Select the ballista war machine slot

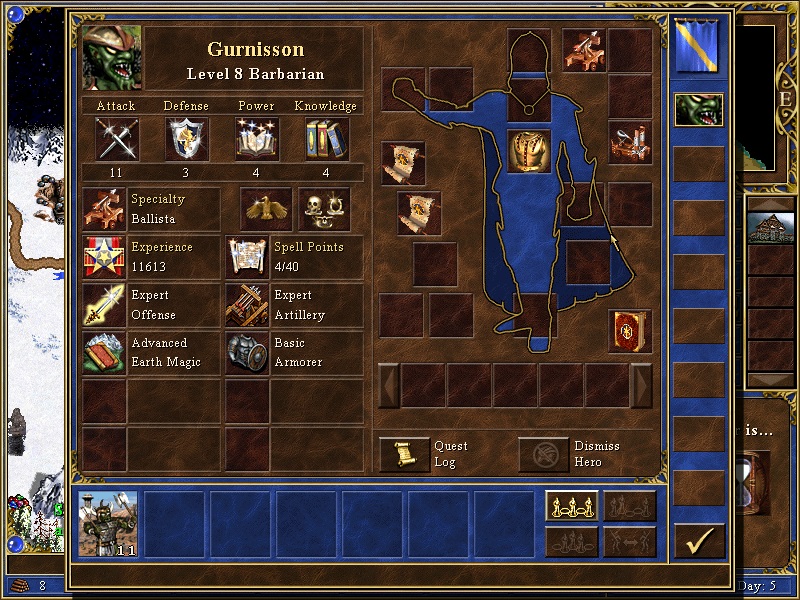[583, 48]
